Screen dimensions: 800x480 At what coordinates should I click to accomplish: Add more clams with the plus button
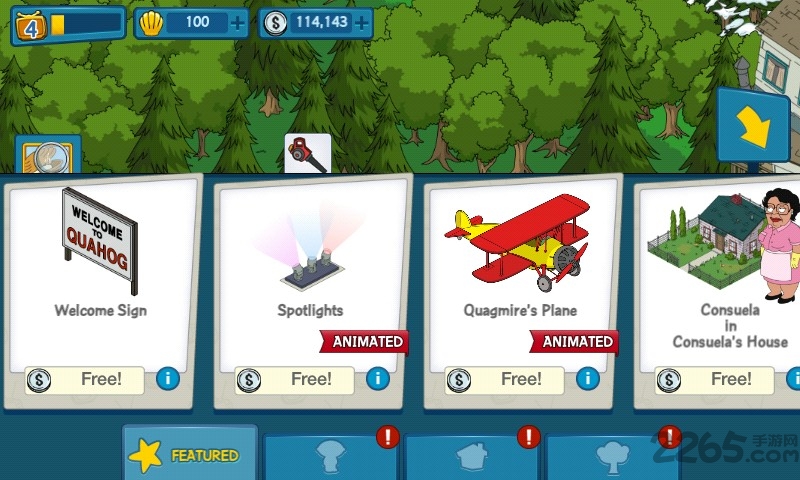(x=236, y=22)
